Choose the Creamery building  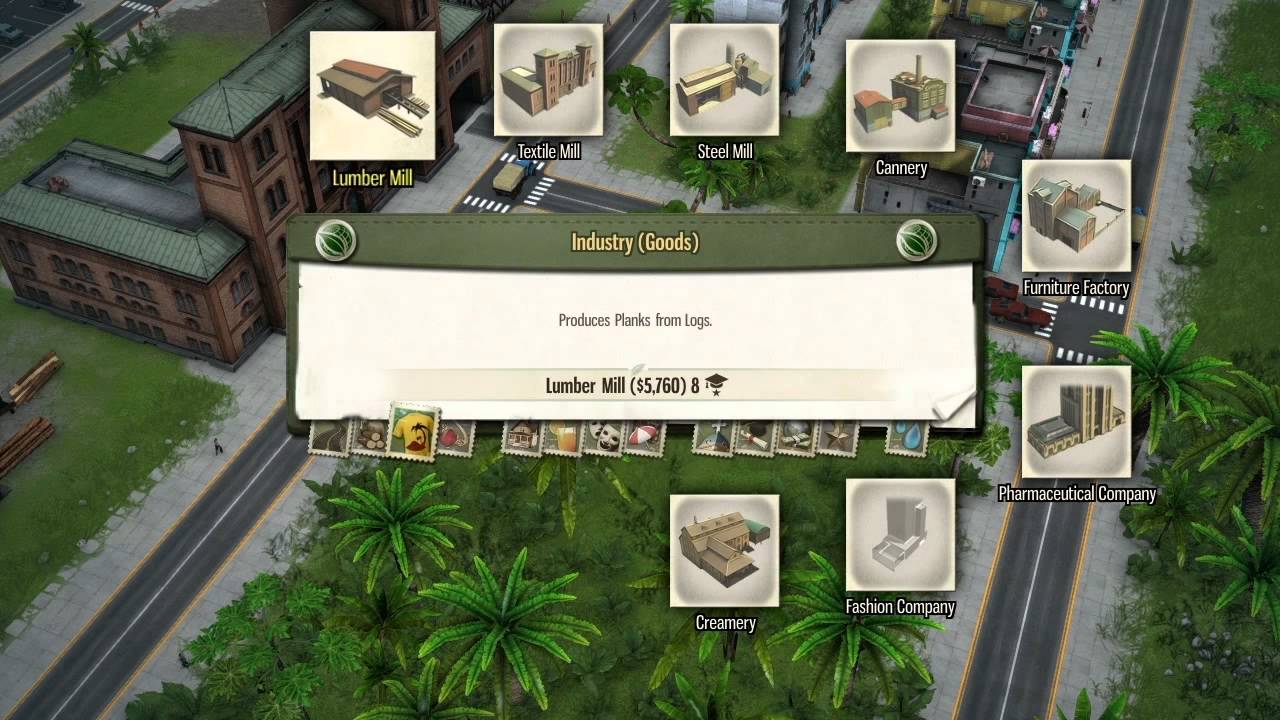coord(724,551)
